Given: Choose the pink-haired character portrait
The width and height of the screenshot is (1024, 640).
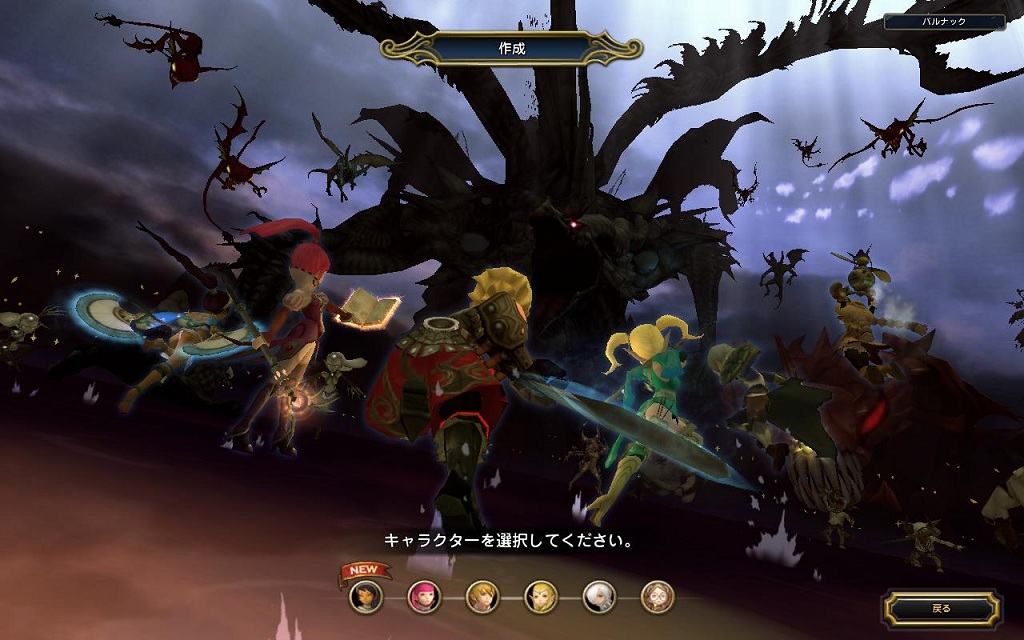Looking at the screenshot, I should tap(424, 597).
